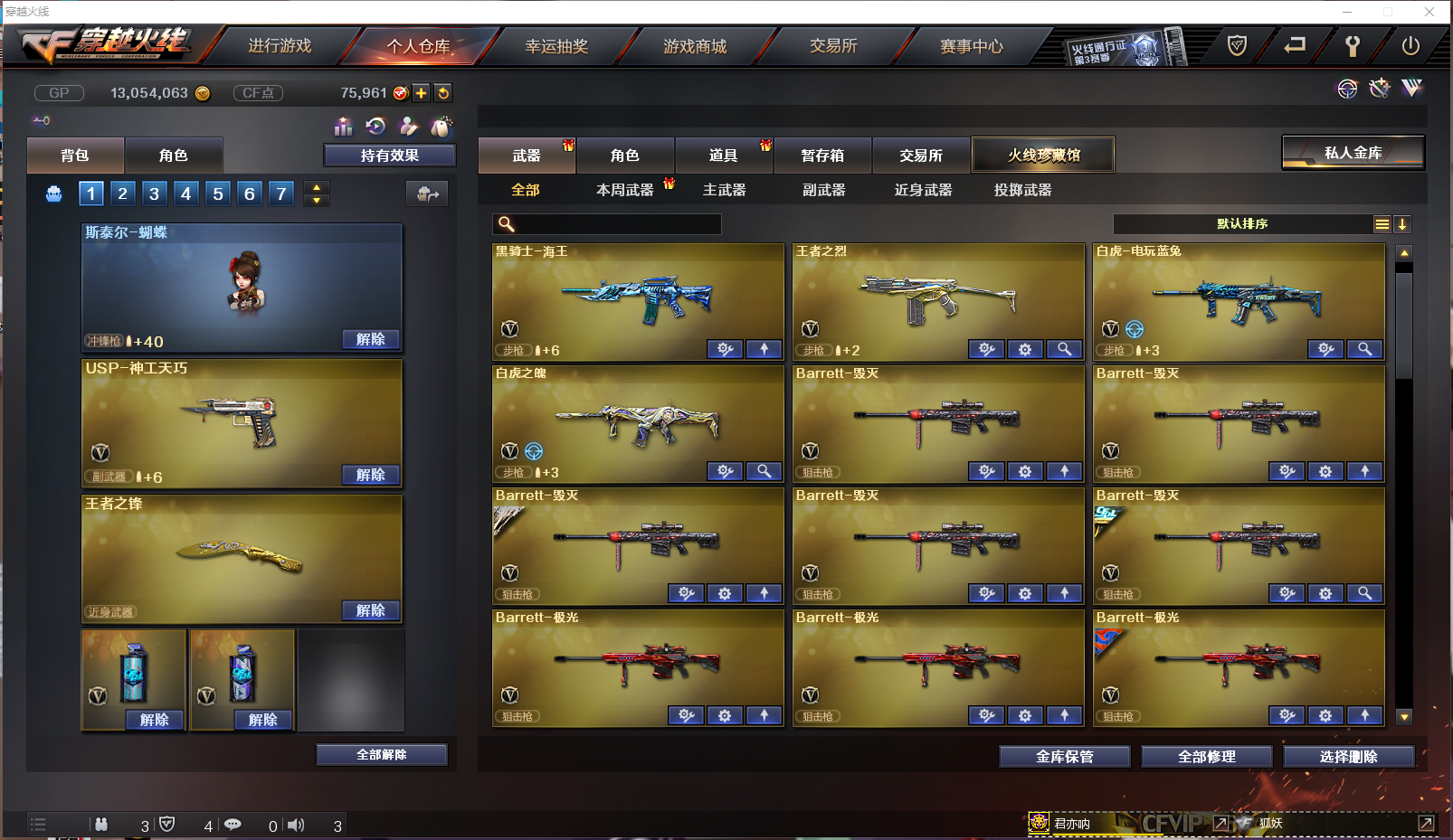Click the dog tag icon above 持有效果
The height and width of the screenshot is (840, 1453).
pyautogui.click(x=441, y=127)
